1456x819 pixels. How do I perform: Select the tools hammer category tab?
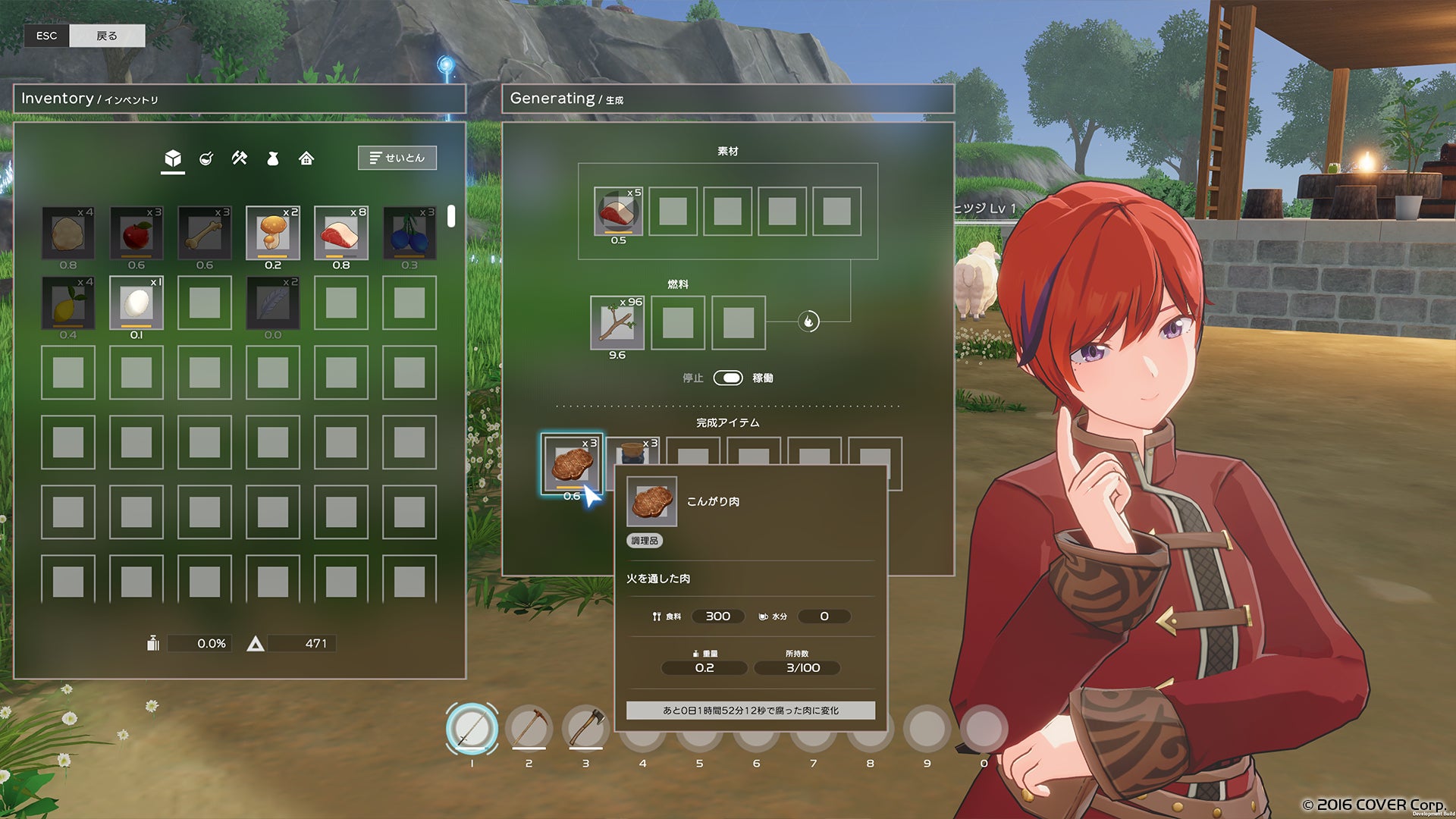click(240, 158)
